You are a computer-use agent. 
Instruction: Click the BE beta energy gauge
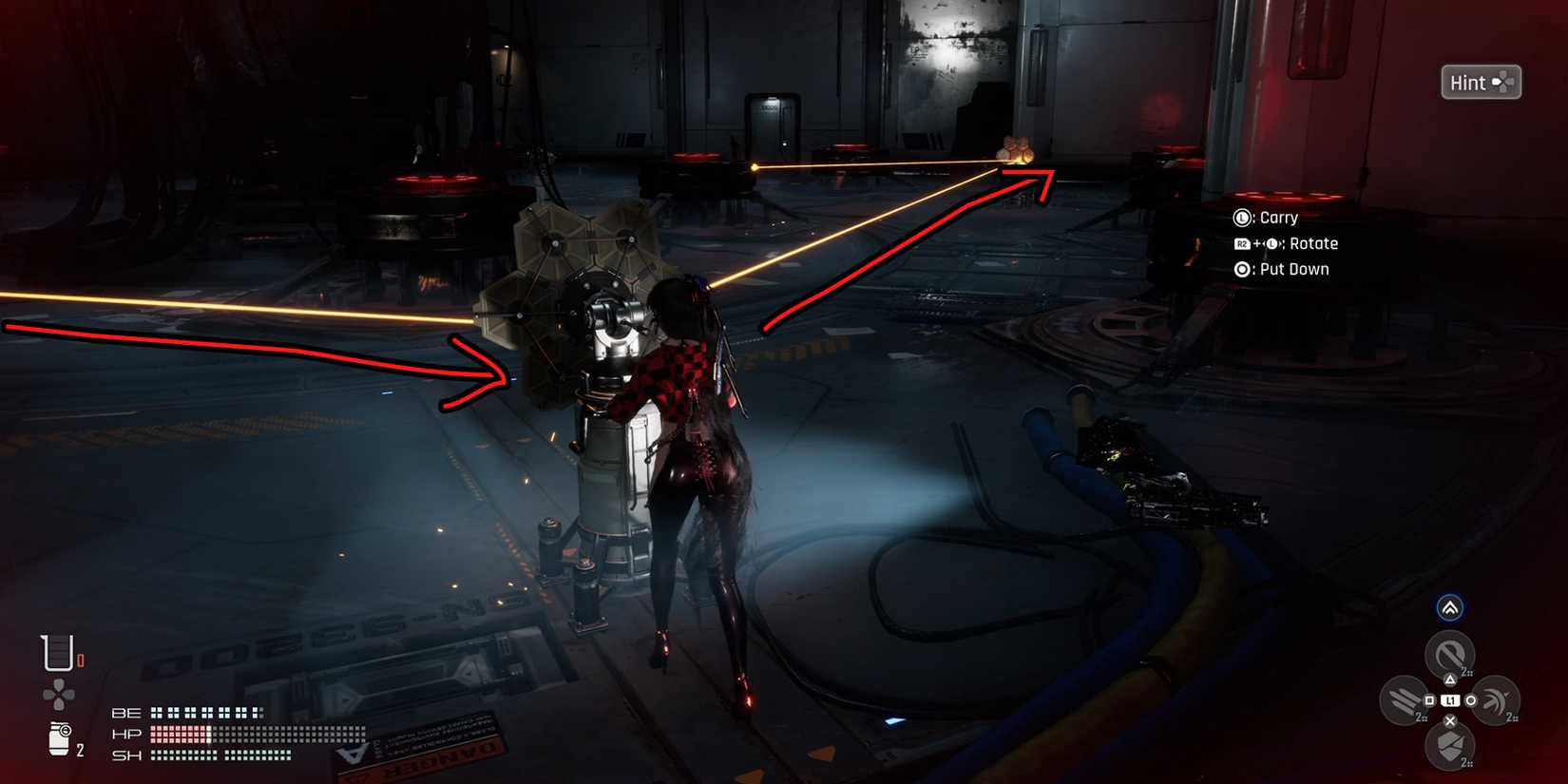pyautogui.click(x=204, y=712)
